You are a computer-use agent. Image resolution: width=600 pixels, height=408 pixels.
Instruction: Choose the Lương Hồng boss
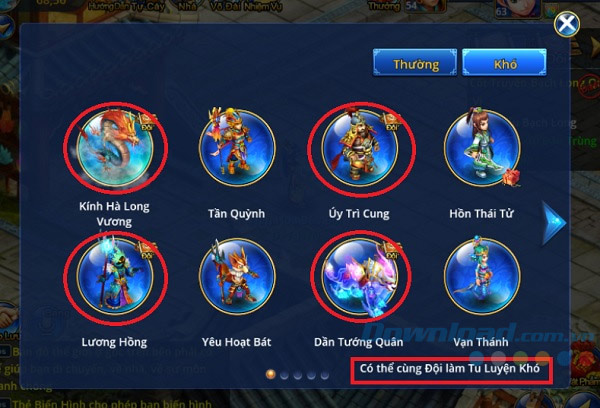[x=115, y=277]
